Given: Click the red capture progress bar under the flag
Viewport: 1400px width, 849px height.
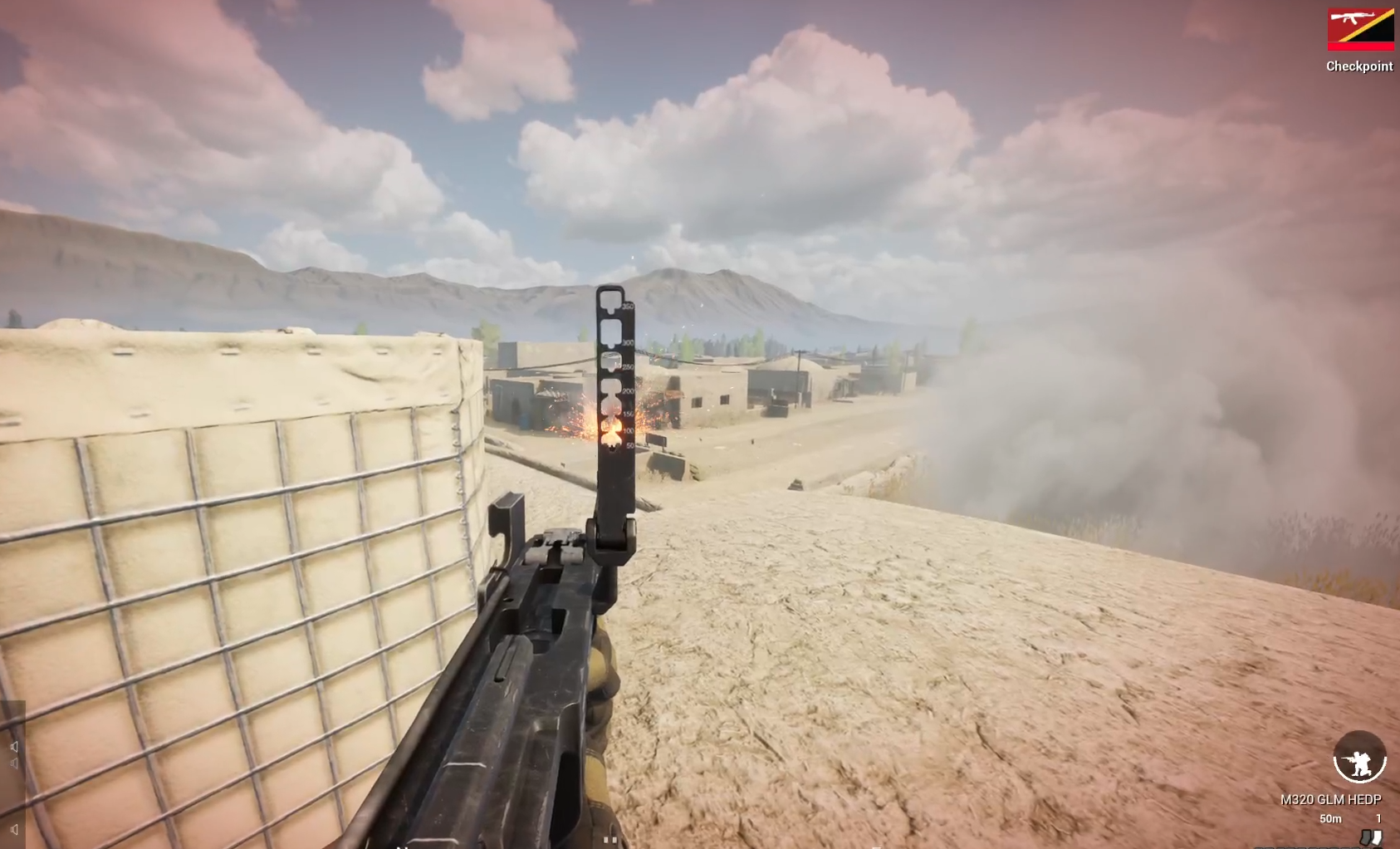Looking at the screenshot, I should (x=1360, y=47).
